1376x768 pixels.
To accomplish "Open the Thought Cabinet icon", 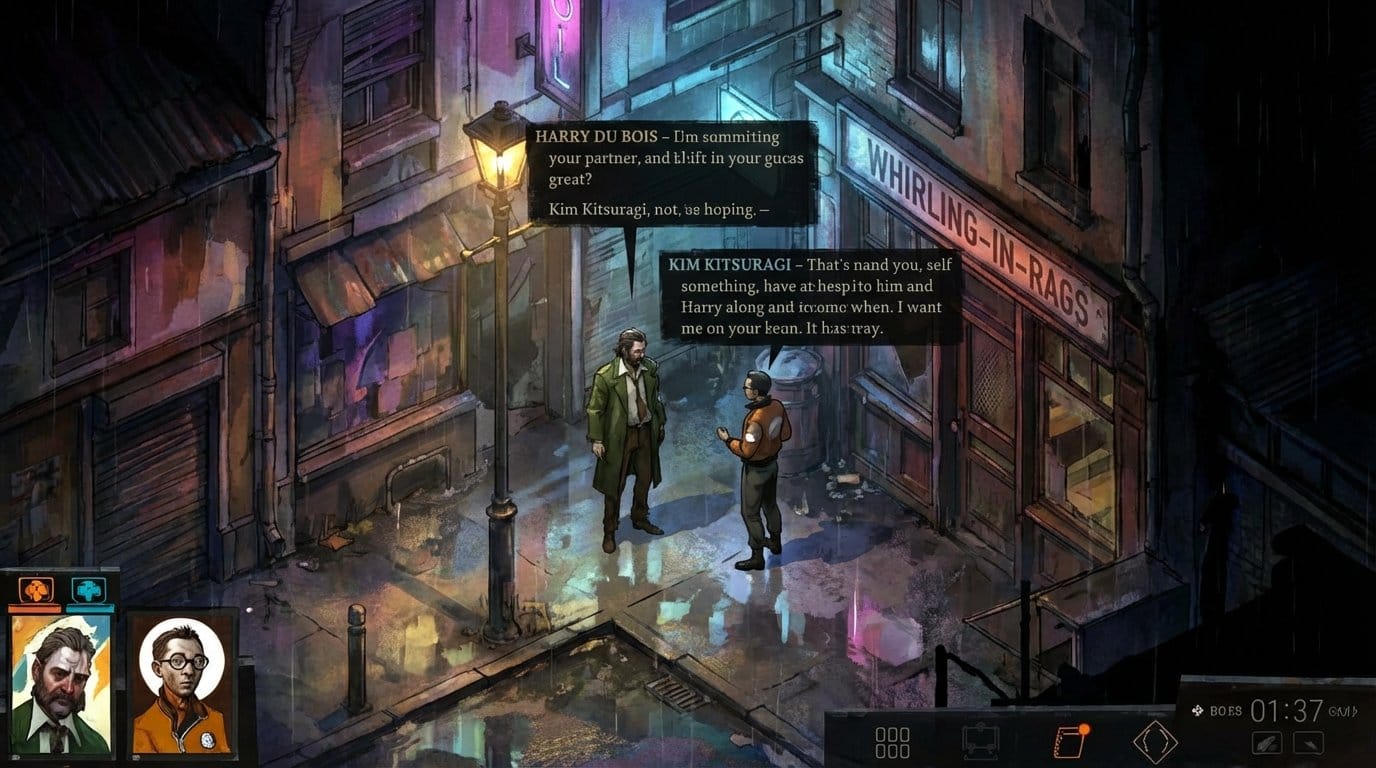I will pos(982,740).
